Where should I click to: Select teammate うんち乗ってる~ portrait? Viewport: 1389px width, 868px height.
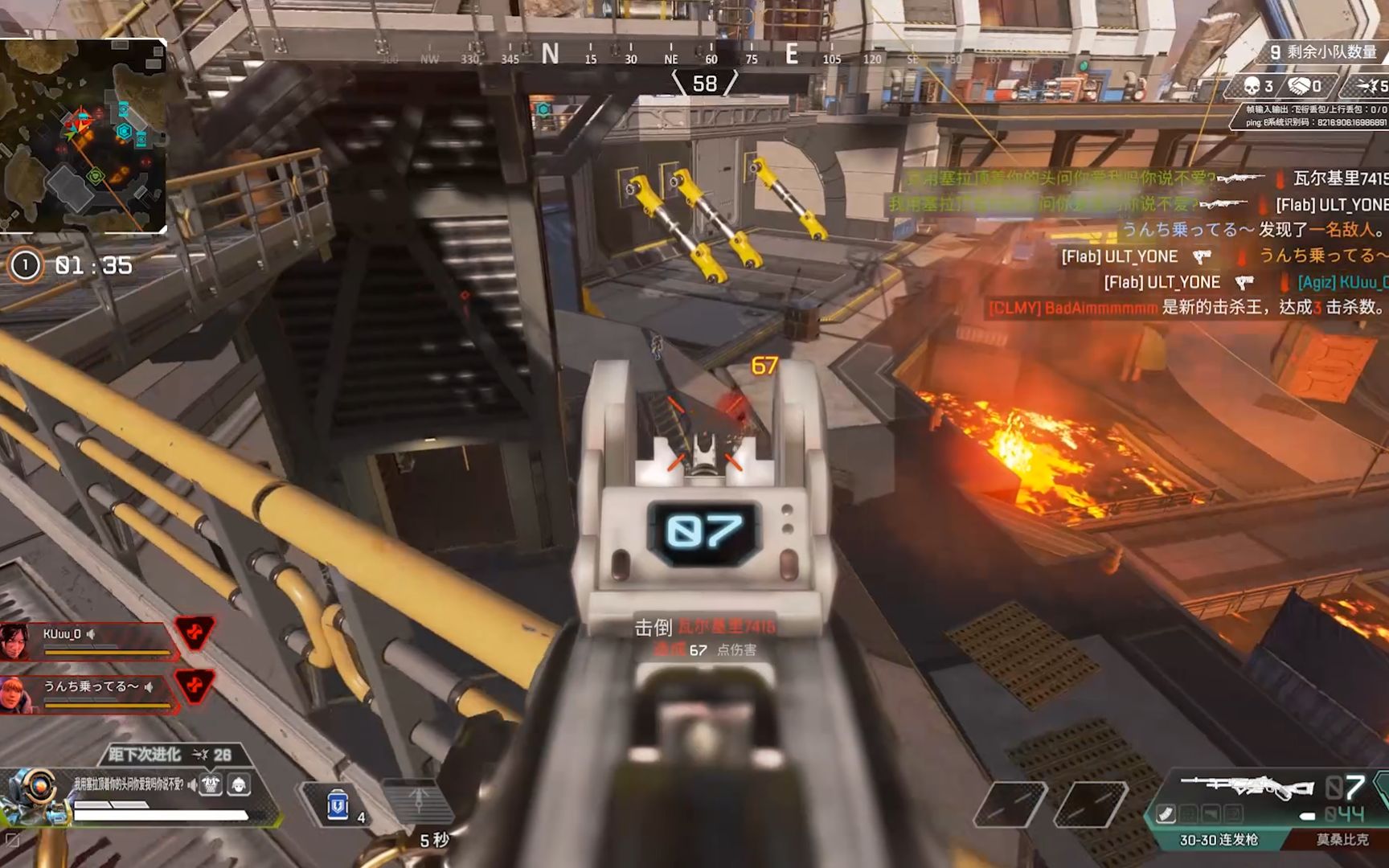(16, 694)
